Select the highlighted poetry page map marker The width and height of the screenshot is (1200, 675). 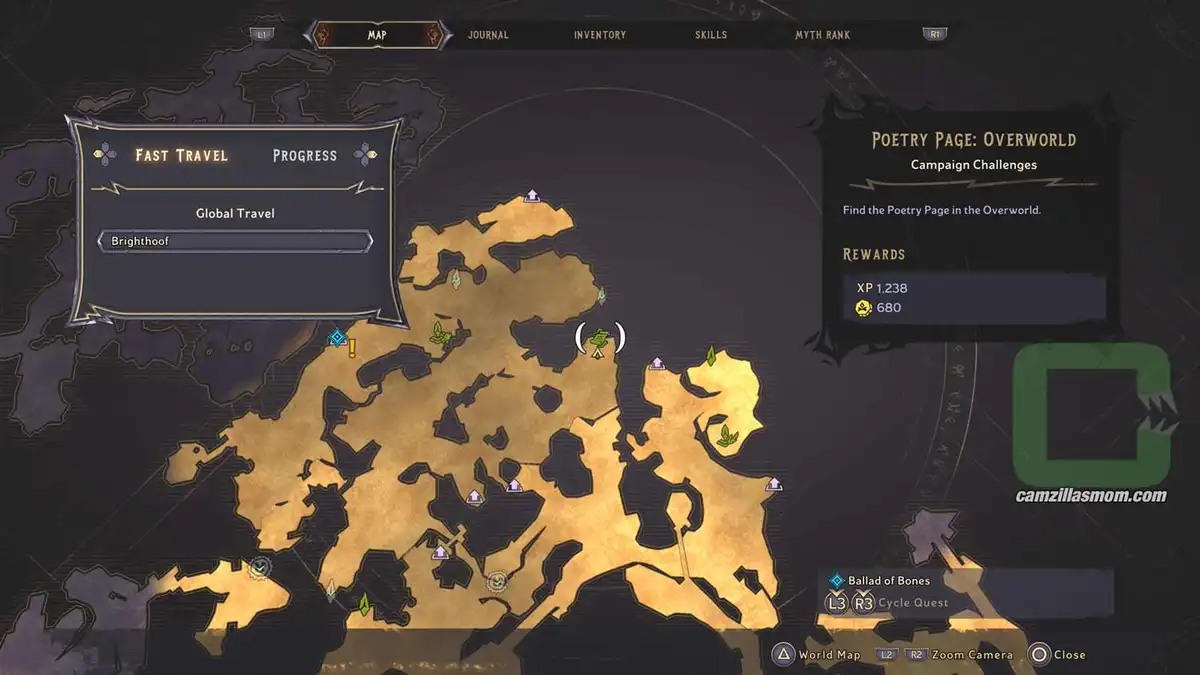point(599,340)
